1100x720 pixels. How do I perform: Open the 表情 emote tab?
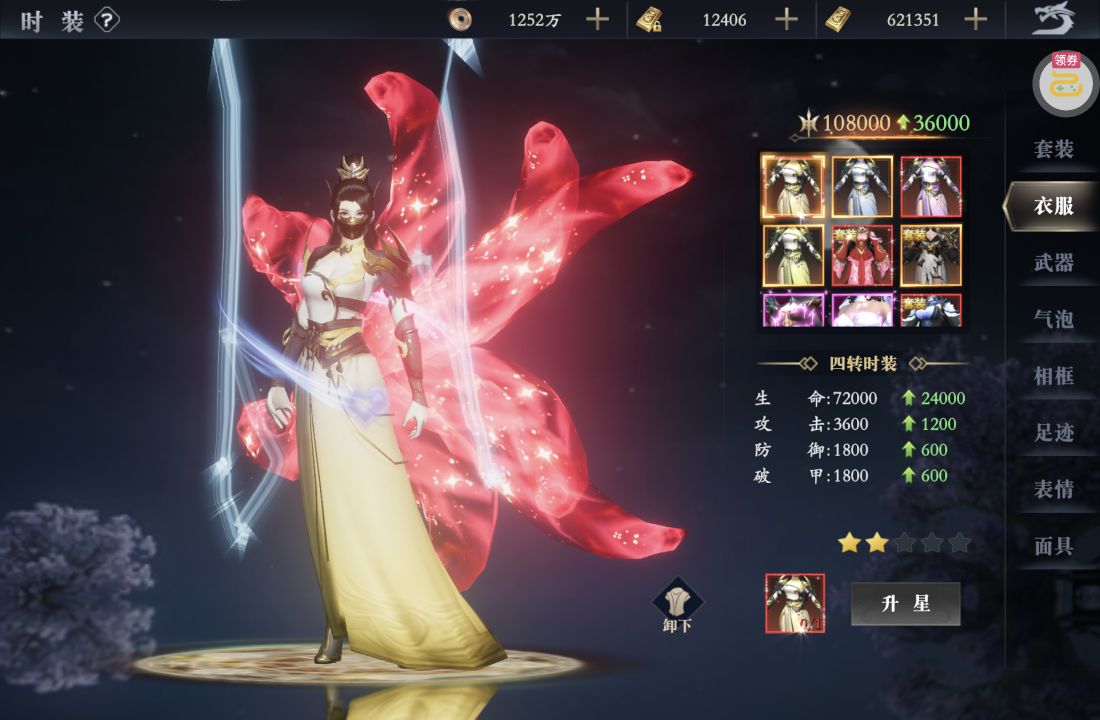tap(1053, 490)
